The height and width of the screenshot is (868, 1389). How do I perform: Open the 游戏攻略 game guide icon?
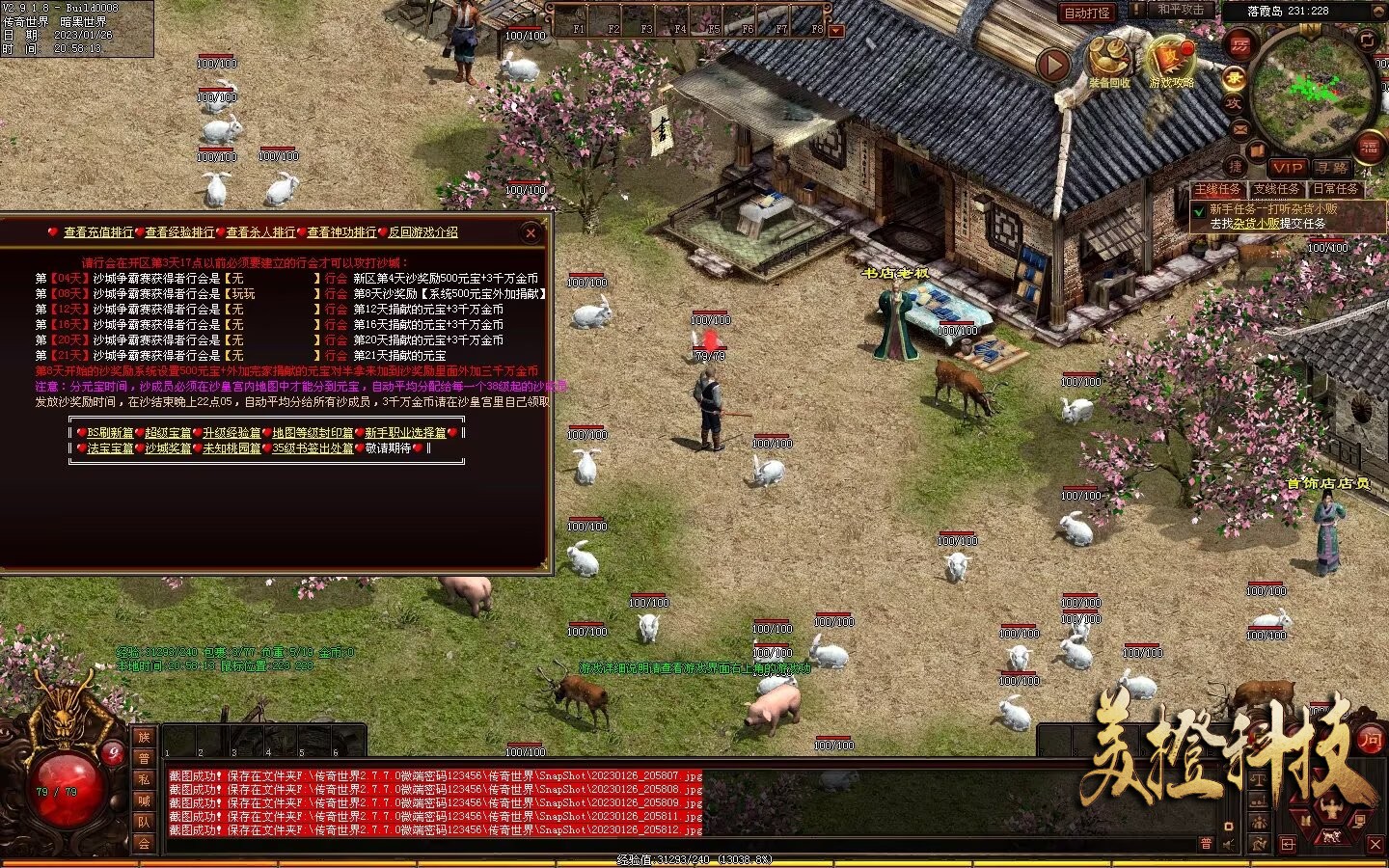[x=1171, y=61]
